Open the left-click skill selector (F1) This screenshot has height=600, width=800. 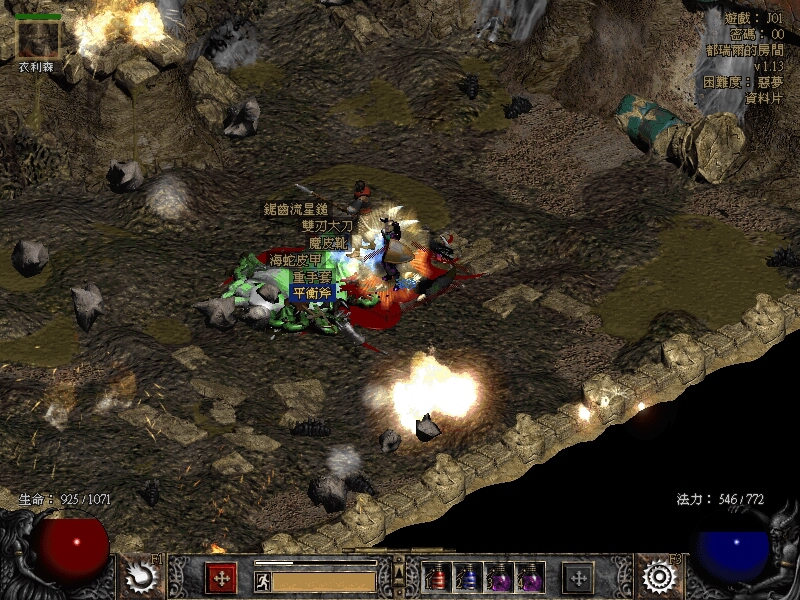coord(142,576)
